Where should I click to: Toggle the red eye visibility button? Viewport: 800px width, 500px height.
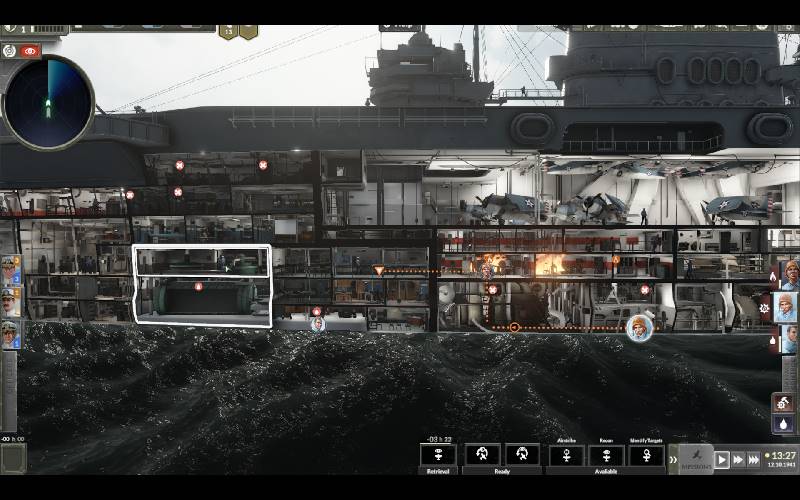tap(30, 50)
